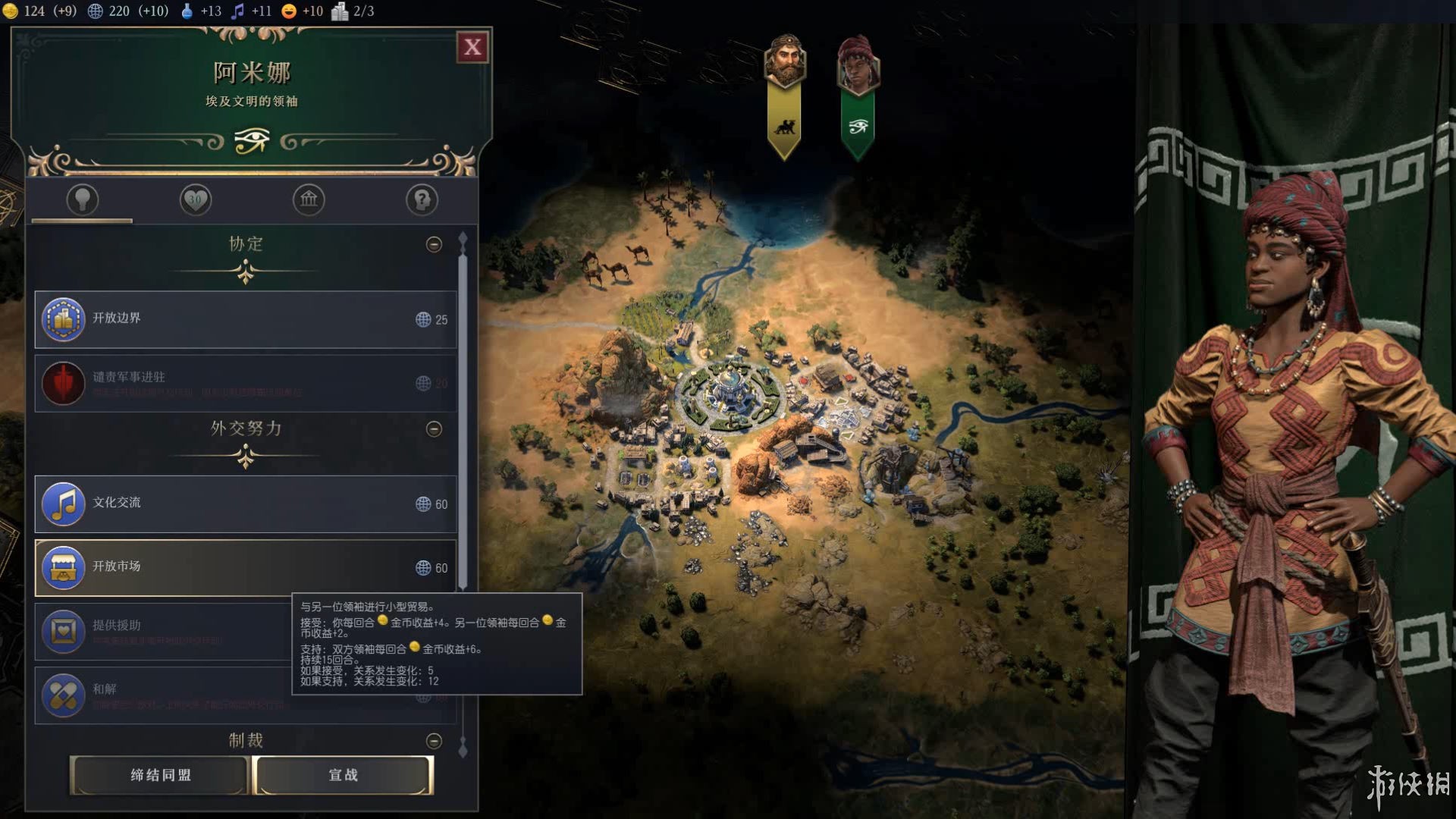Click the 谴责军事进驻 denounce military presence row

(245, 383)
